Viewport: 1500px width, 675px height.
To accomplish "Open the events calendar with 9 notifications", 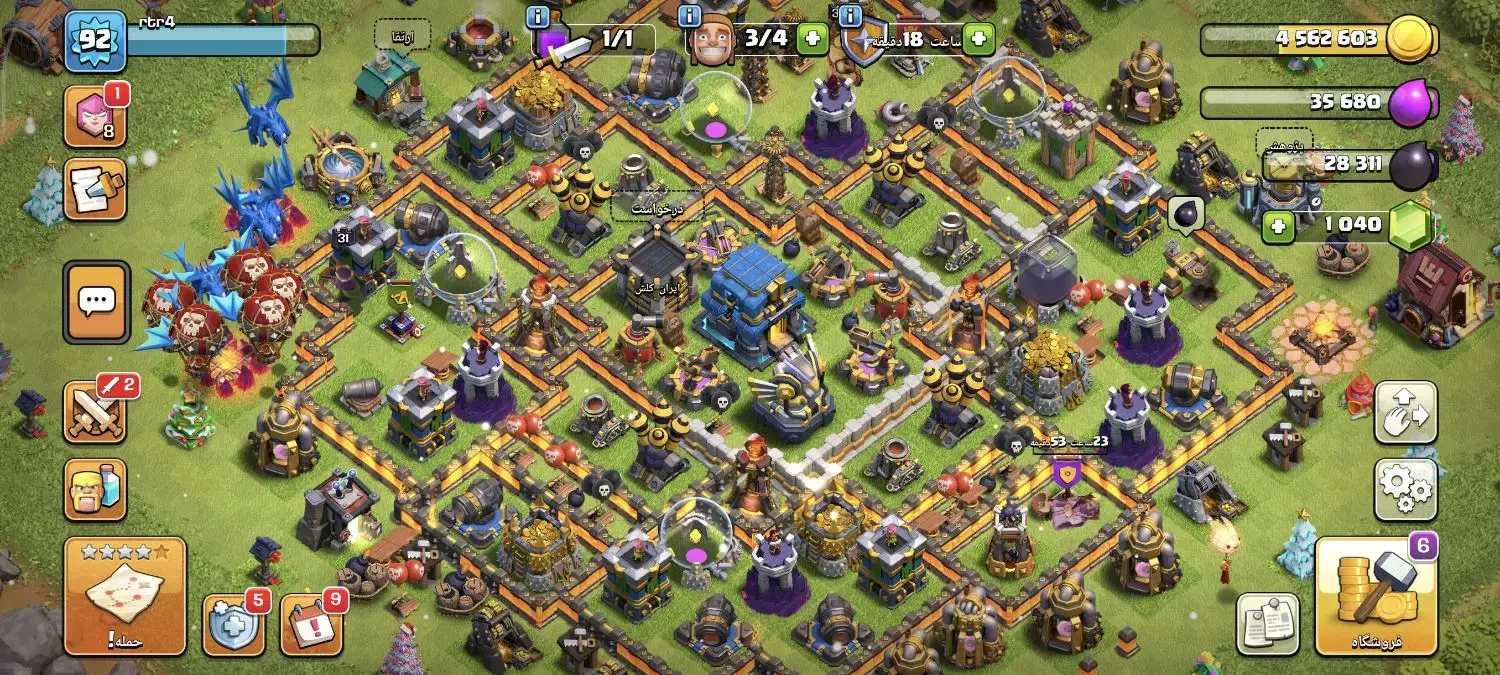I will click(311, 624).
